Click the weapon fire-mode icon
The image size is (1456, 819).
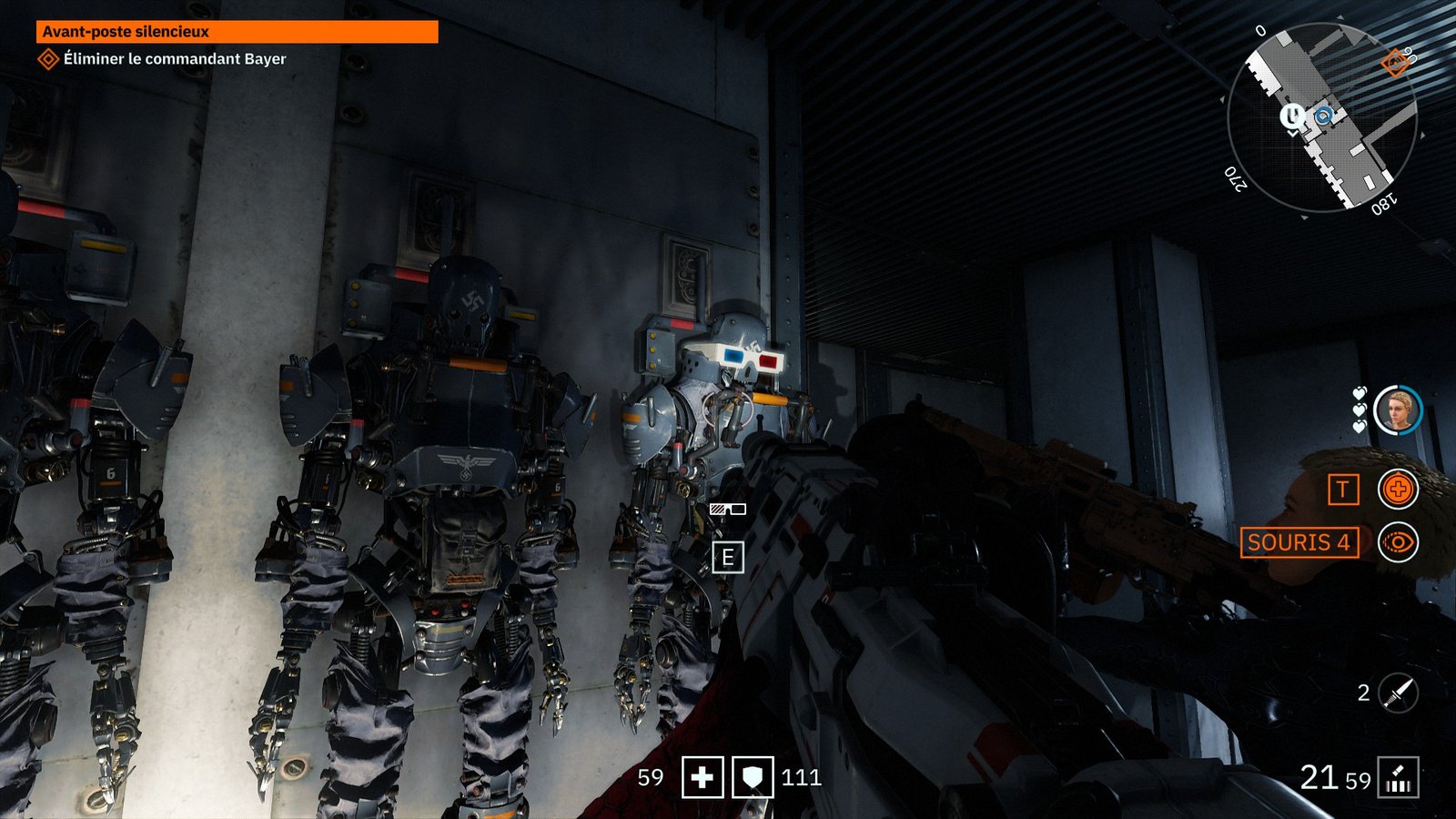[1398, 778]
